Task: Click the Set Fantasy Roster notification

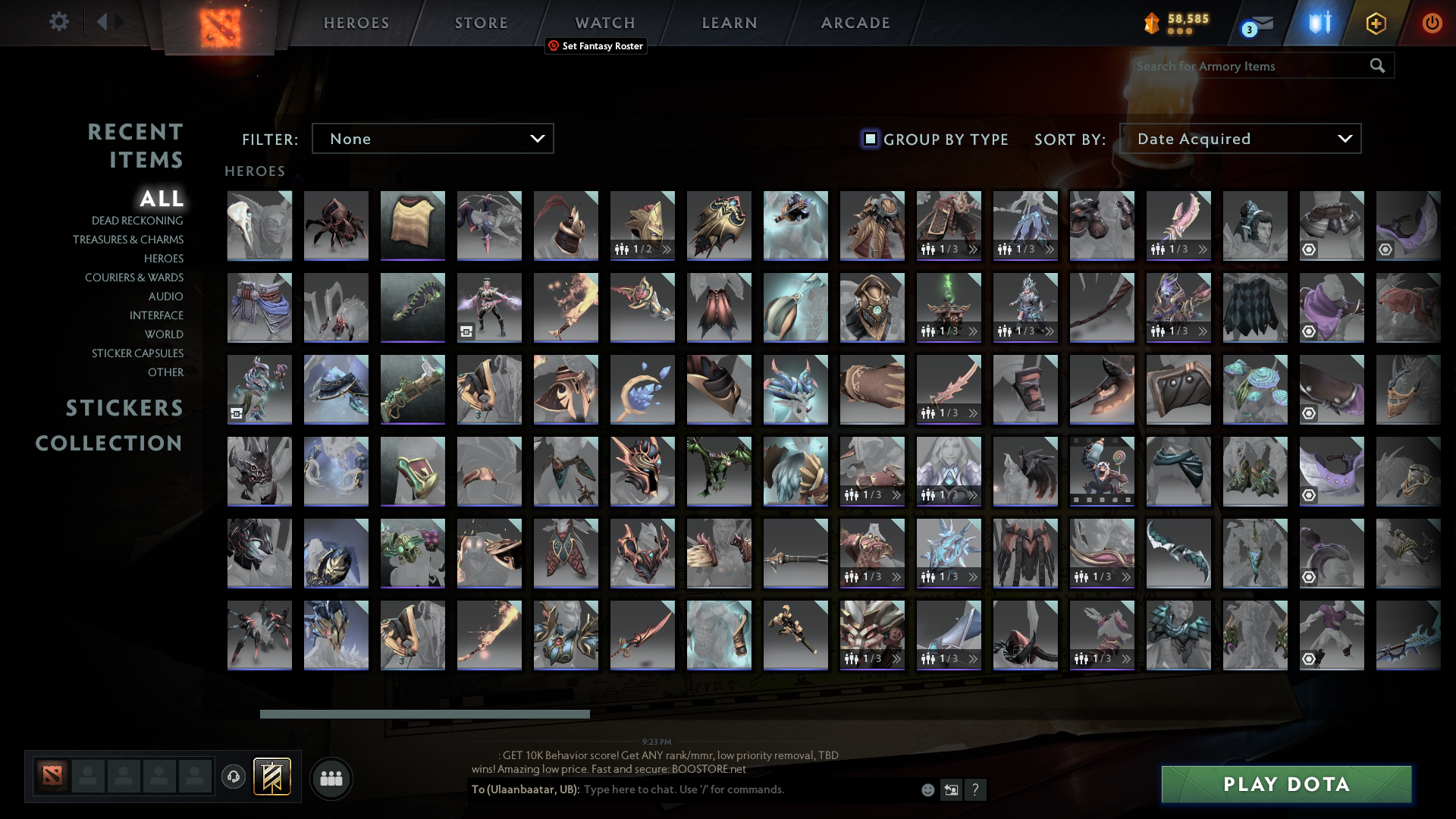Action: [595, 46]
